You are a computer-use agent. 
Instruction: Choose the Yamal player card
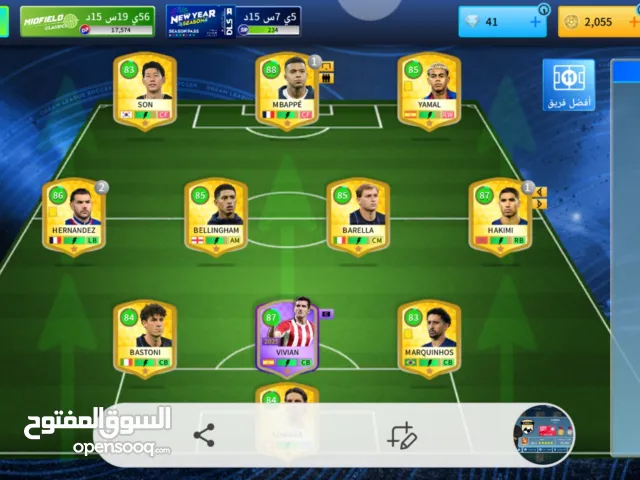click(x=430, y=90)
